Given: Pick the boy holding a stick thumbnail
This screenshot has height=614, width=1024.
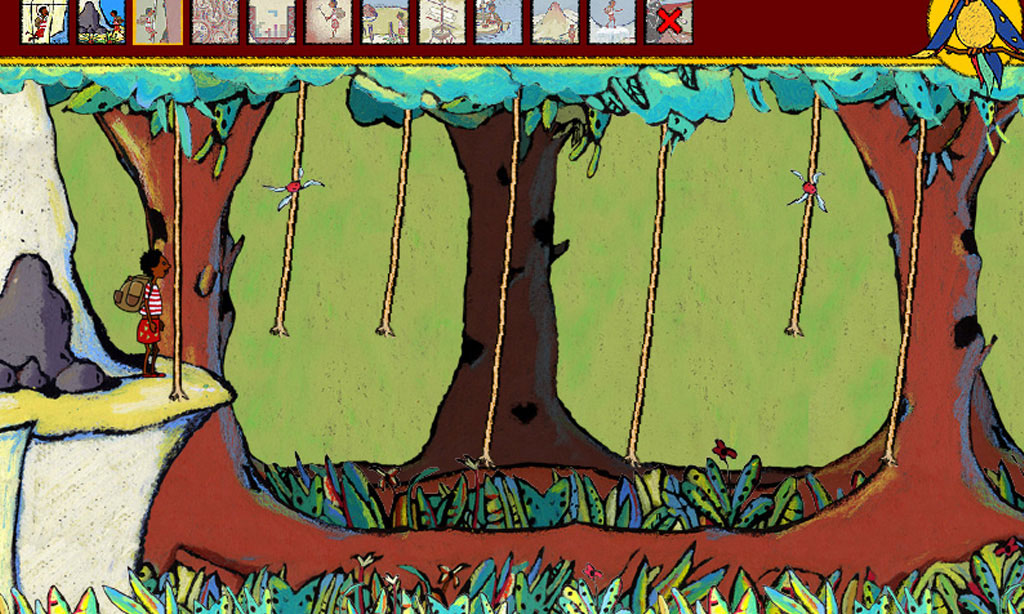Looking at the screenshot, I should tap(328, 21).
